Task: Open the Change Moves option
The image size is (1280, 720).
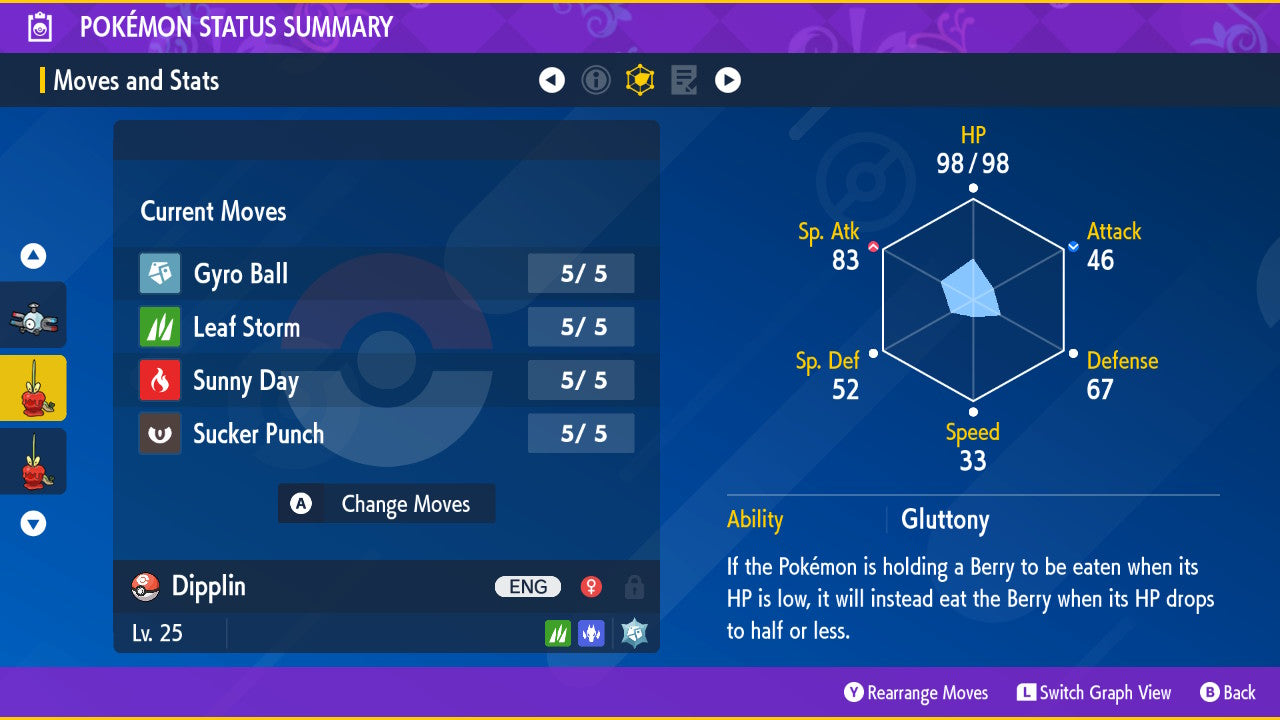Action: tap(386, 504)
